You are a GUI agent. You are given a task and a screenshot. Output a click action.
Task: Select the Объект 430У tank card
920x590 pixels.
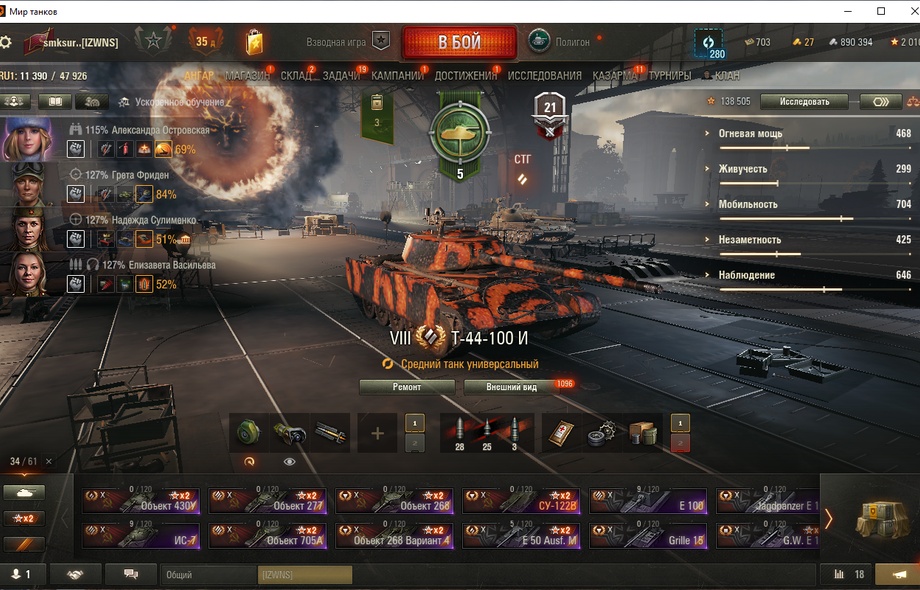[x=142, y=501]
